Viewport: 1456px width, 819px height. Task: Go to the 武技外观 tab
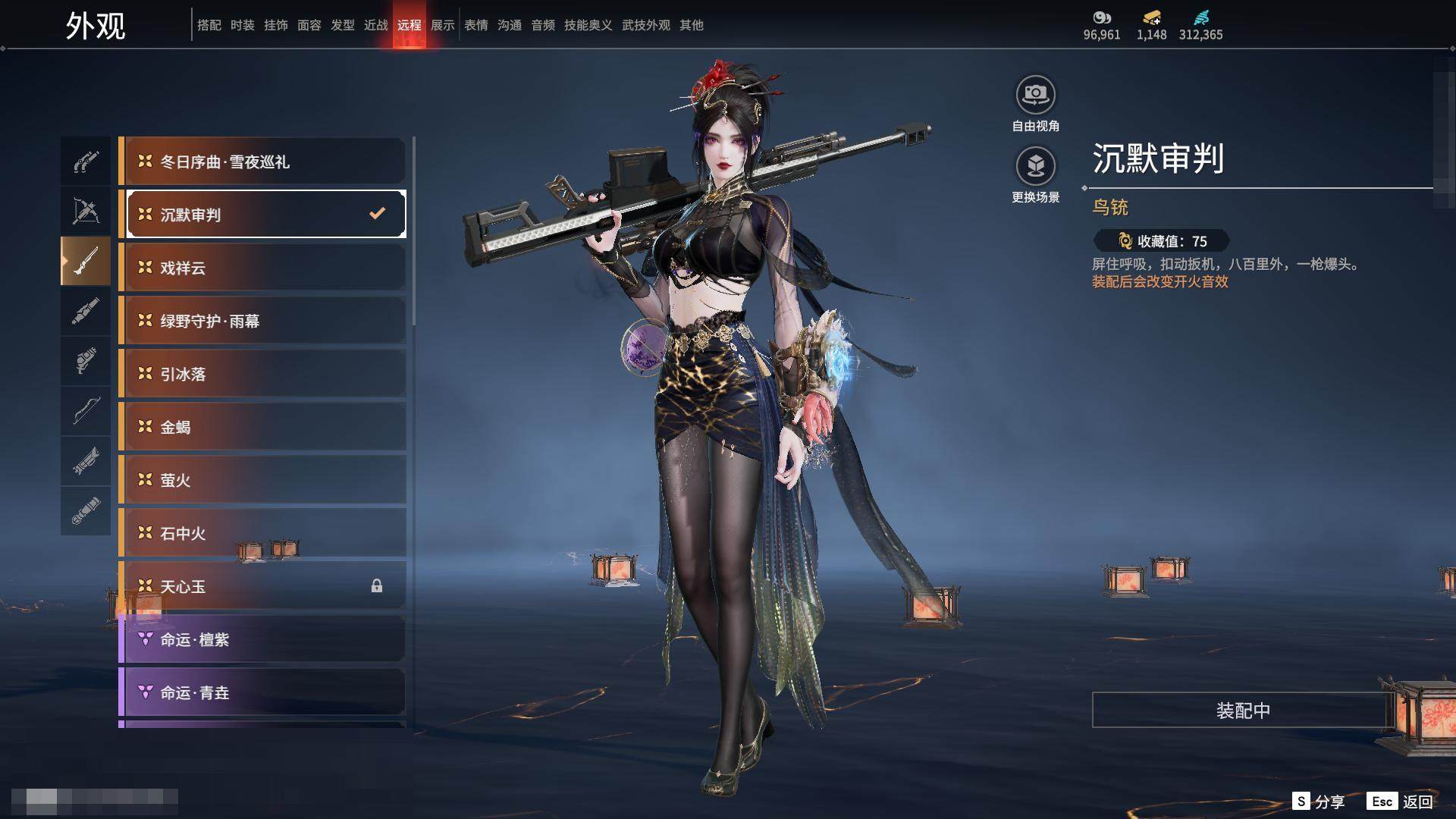tap(646, 25)
